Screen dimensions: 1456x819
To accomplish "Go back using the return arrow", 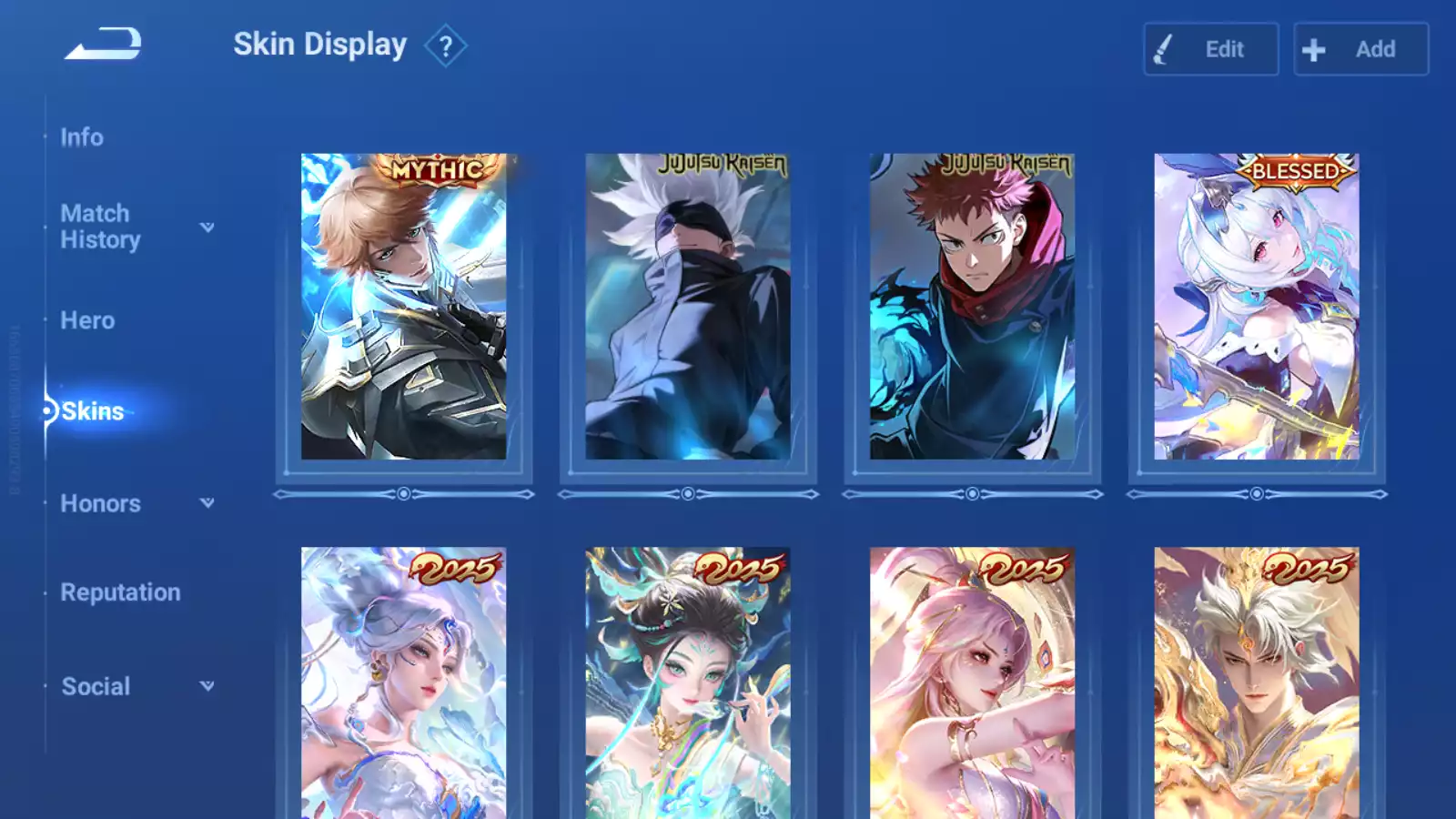I will click(103, 44).
